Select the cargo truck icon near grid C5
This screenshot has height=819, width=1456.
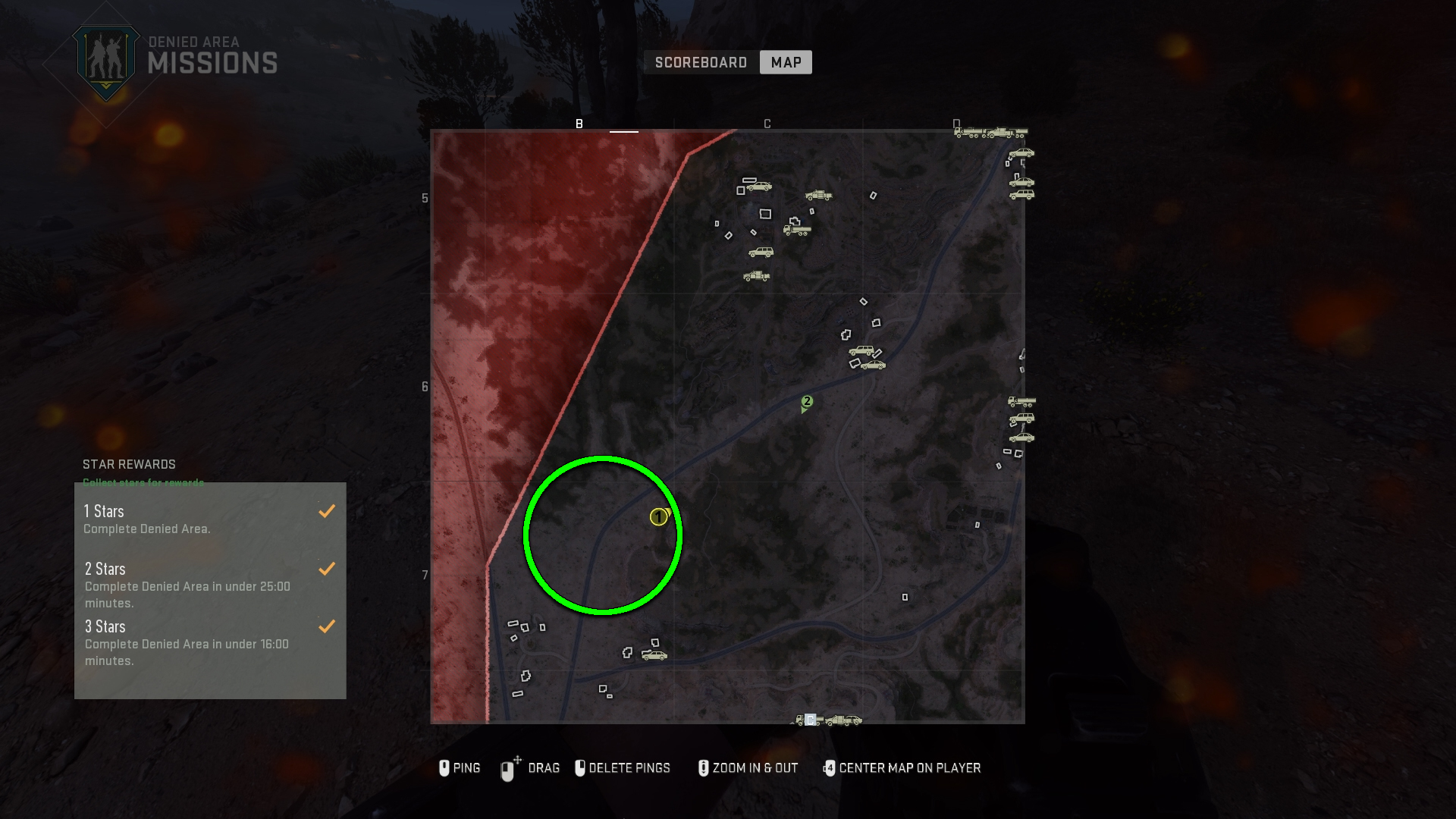[x=798, y=231]
